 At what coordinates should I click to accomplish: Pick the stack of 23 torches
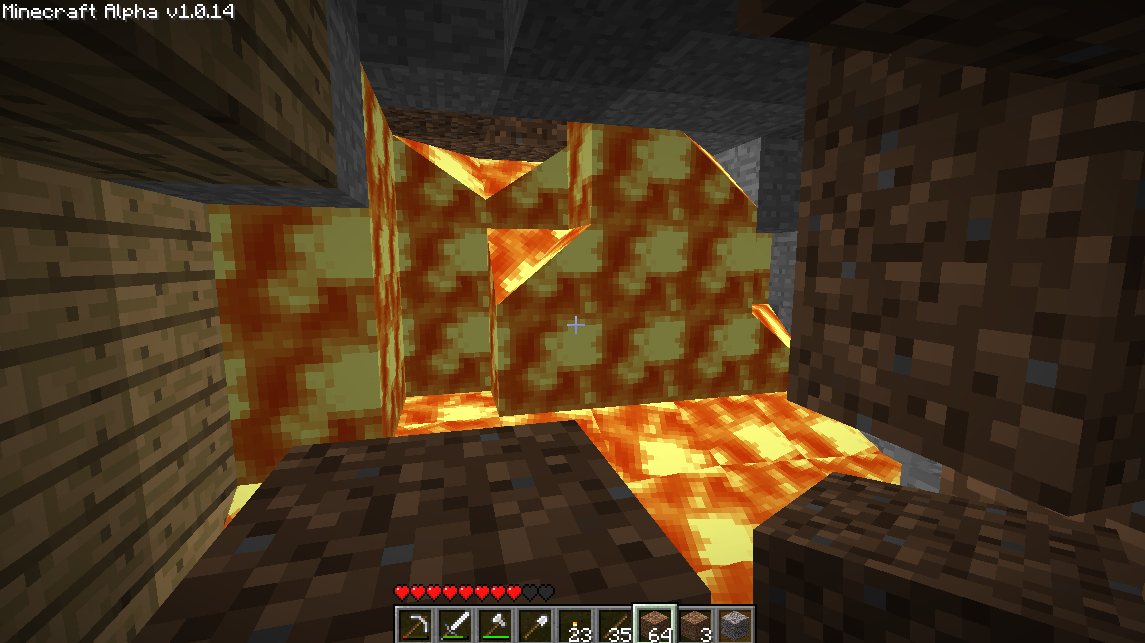tap(573, 624)
